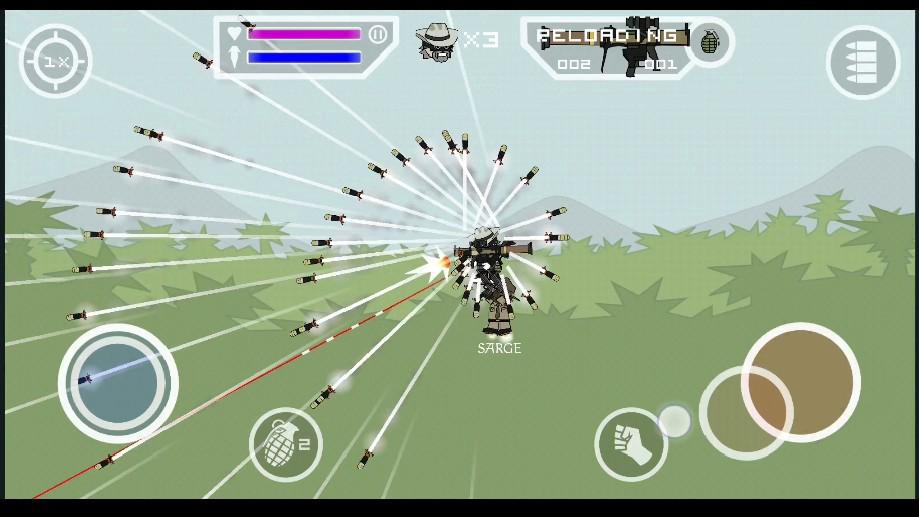Viewport: 919px width, 517px height.
Task: Reload using the bullets button
Action: click(863, 62)
